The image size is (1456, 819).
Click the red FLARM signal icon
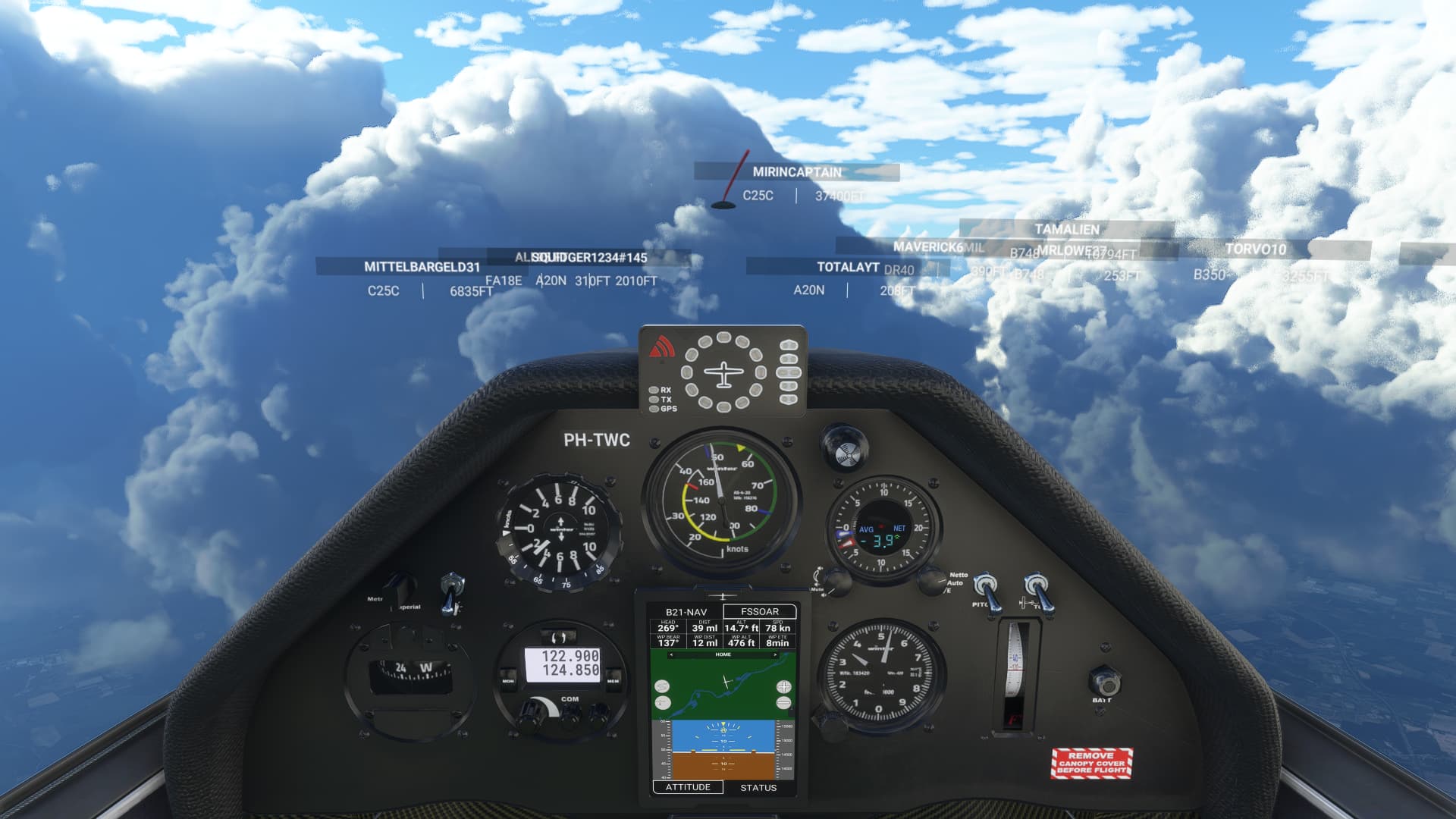point(661,346)
